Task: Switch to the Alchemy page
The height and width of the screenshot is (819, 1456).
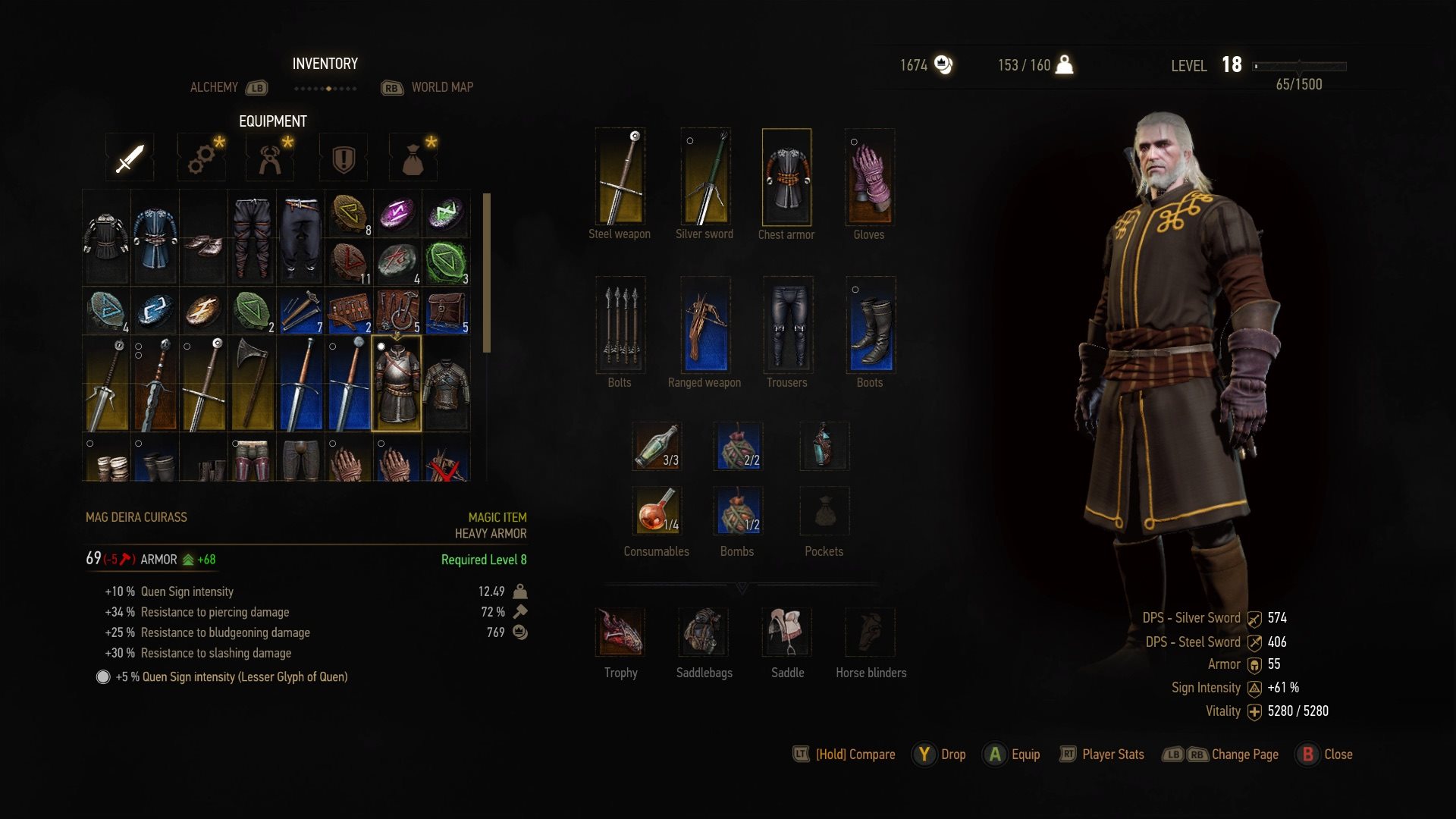Action: click(215, 87)
